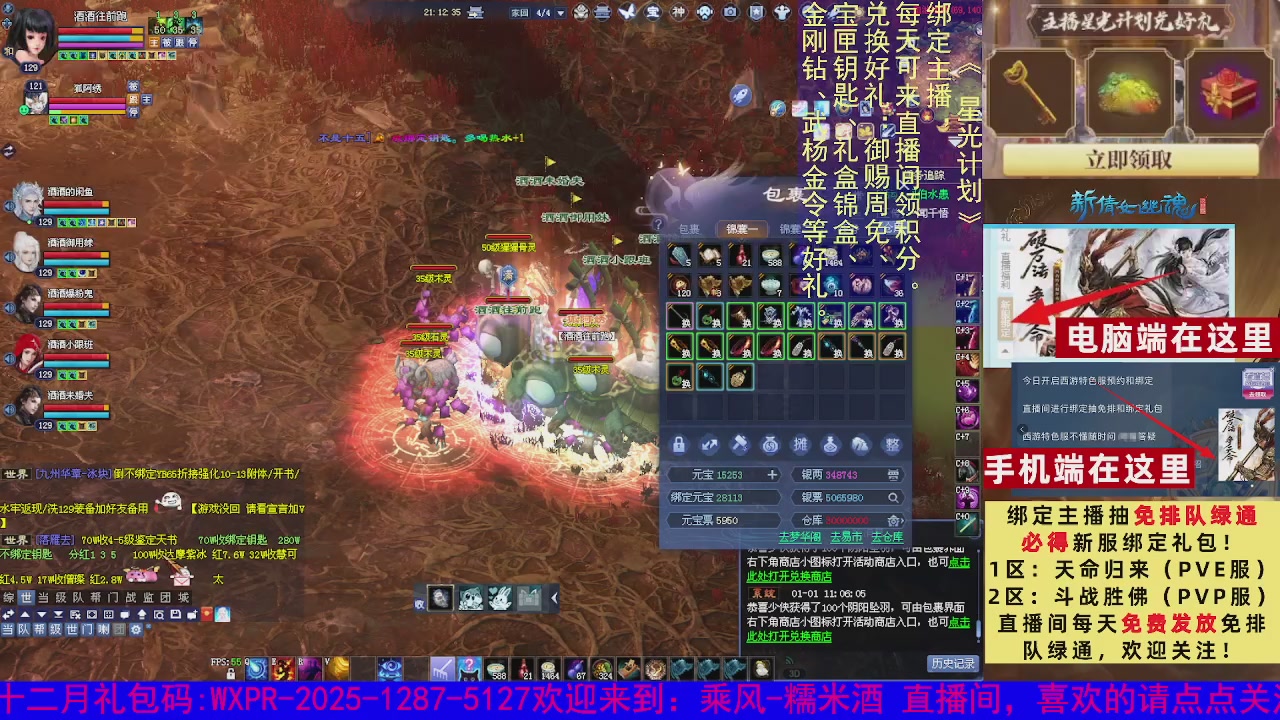Select the butterfly icon on the top bar
Image resolution: width=1280 pixels, height=720 pixels.
pos(626,11)
